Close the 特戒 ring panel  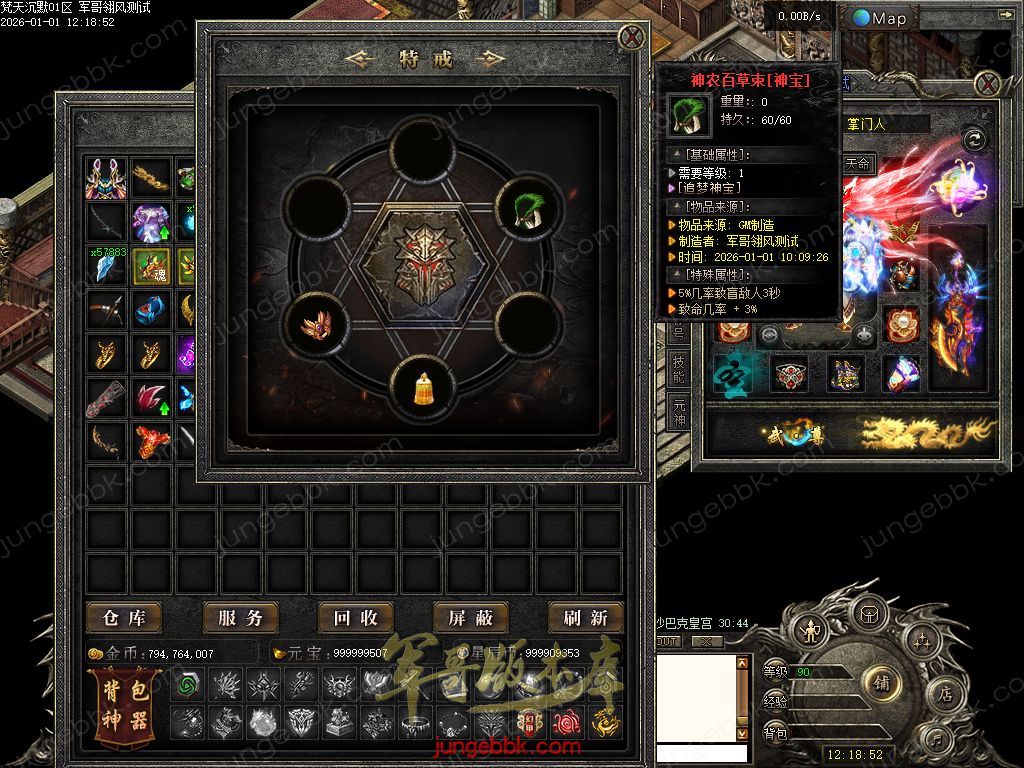coord(631,38)
